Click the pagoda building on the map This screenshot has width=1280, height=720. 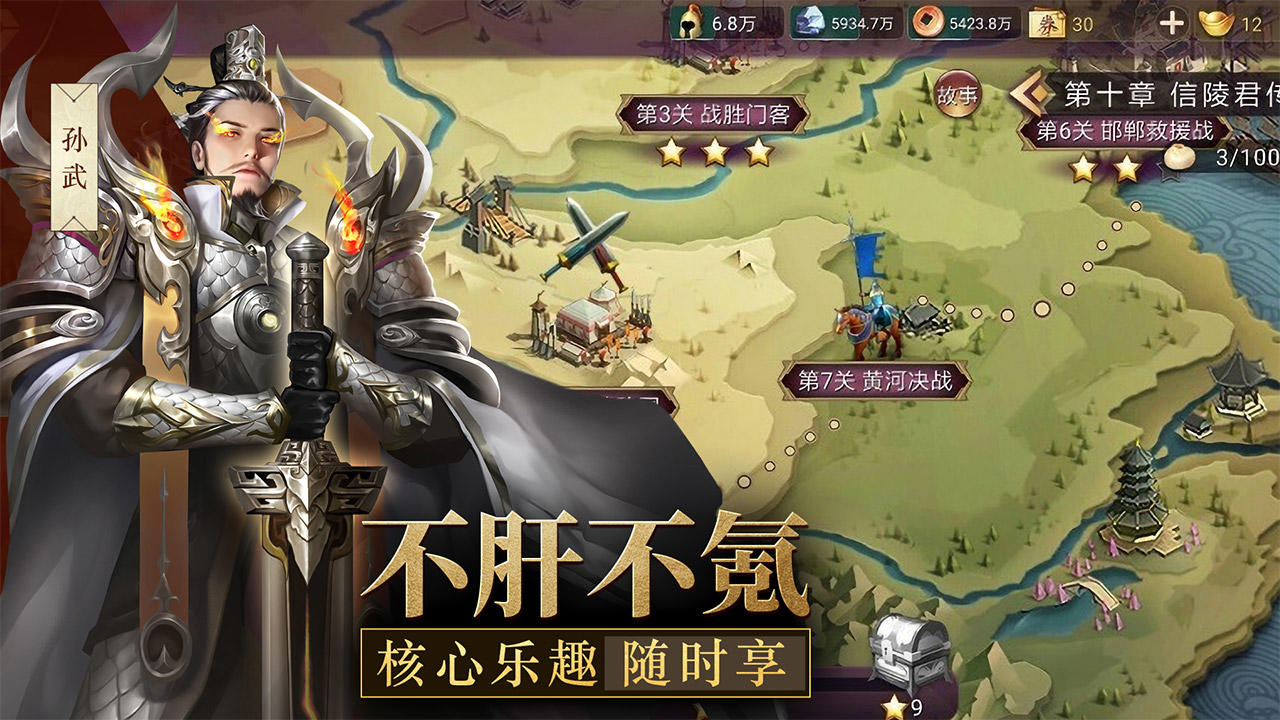pos(1138,500)
